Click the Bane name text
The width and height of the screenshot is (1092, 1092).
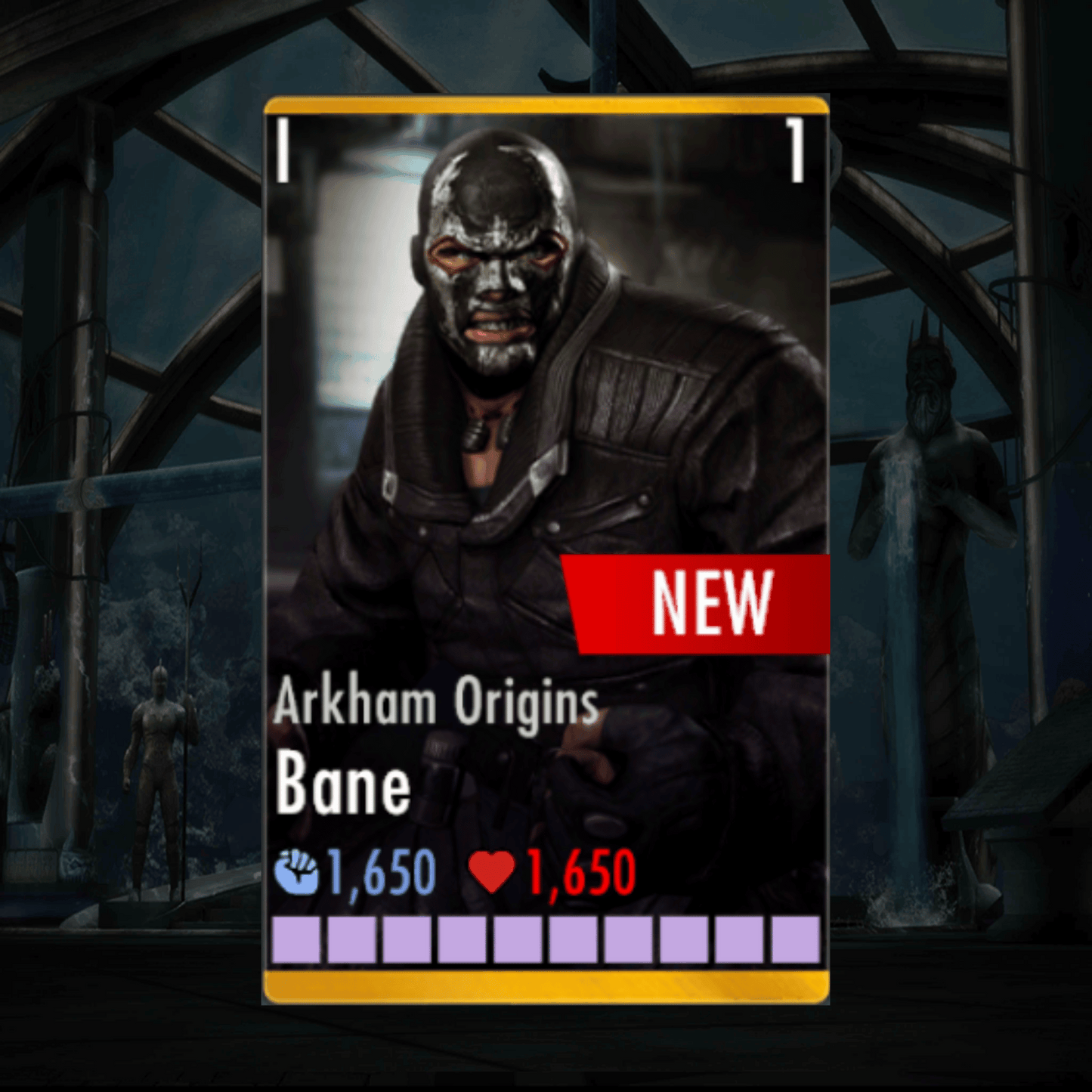pyautogui.click(x=344, y=786)
